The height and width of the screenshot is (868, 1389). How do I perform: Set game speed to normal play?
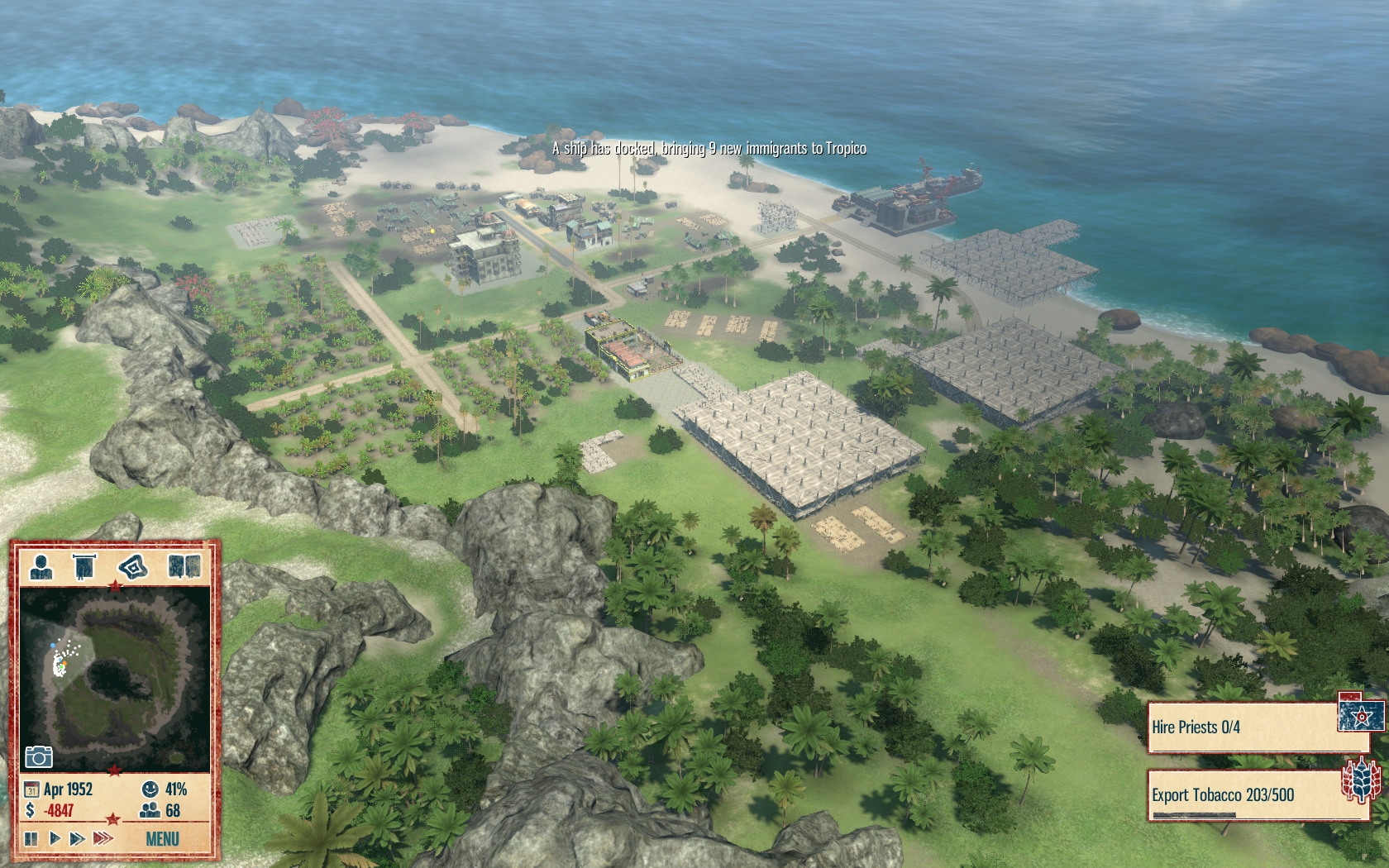55,838
